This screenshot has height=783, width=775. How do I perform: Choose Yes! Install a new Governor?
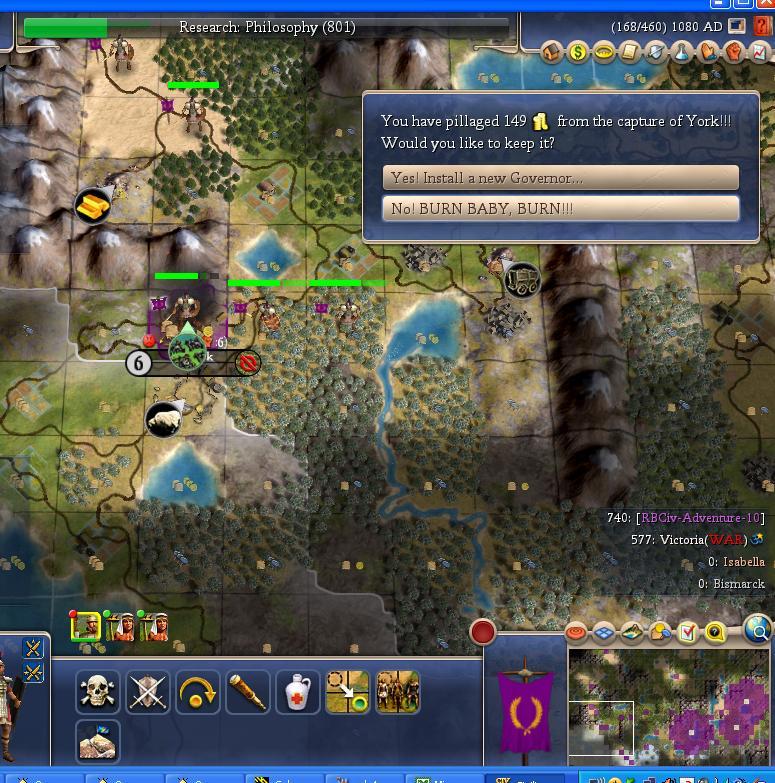point(560,178)
